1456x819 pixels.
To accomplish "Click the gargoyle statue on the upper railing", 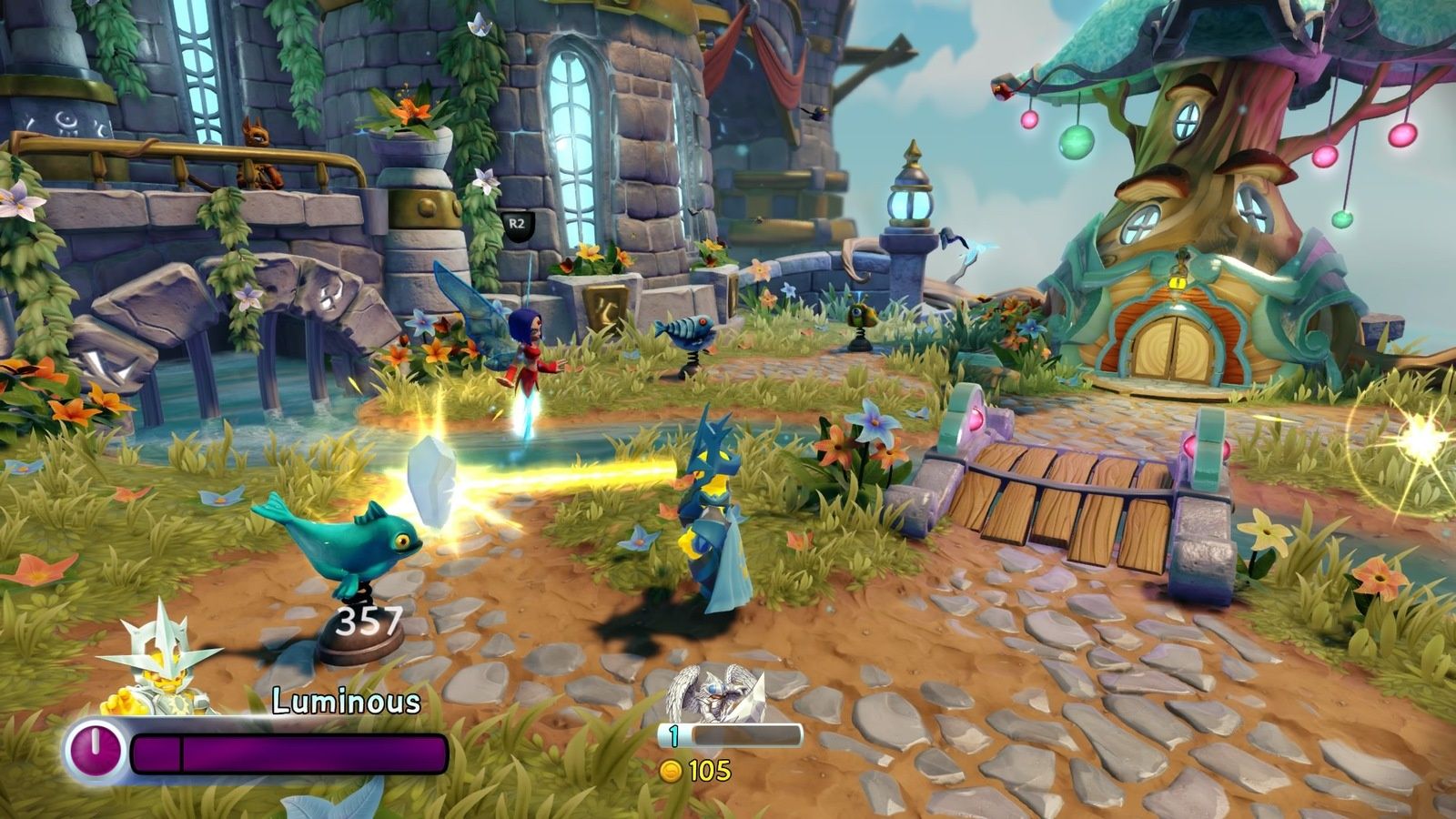I will click(258, 150).
